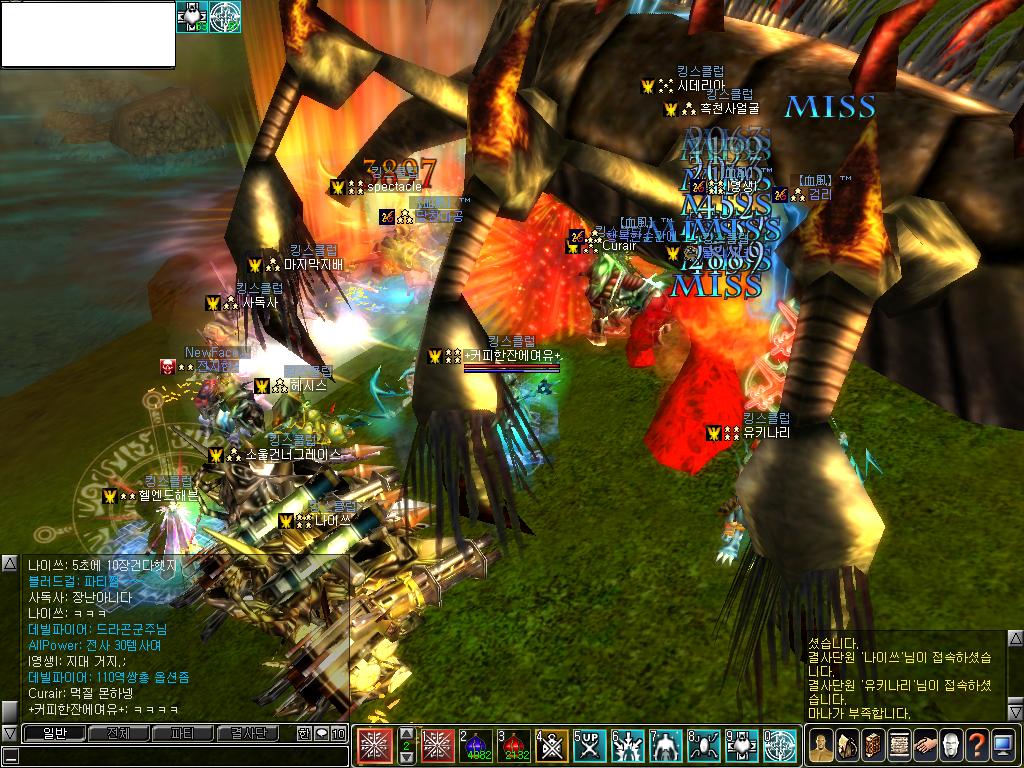The height and width of the screenshot is (768, 1024).
Task: Activate the spider skill in slot 8
Action: tap(705, 745)
